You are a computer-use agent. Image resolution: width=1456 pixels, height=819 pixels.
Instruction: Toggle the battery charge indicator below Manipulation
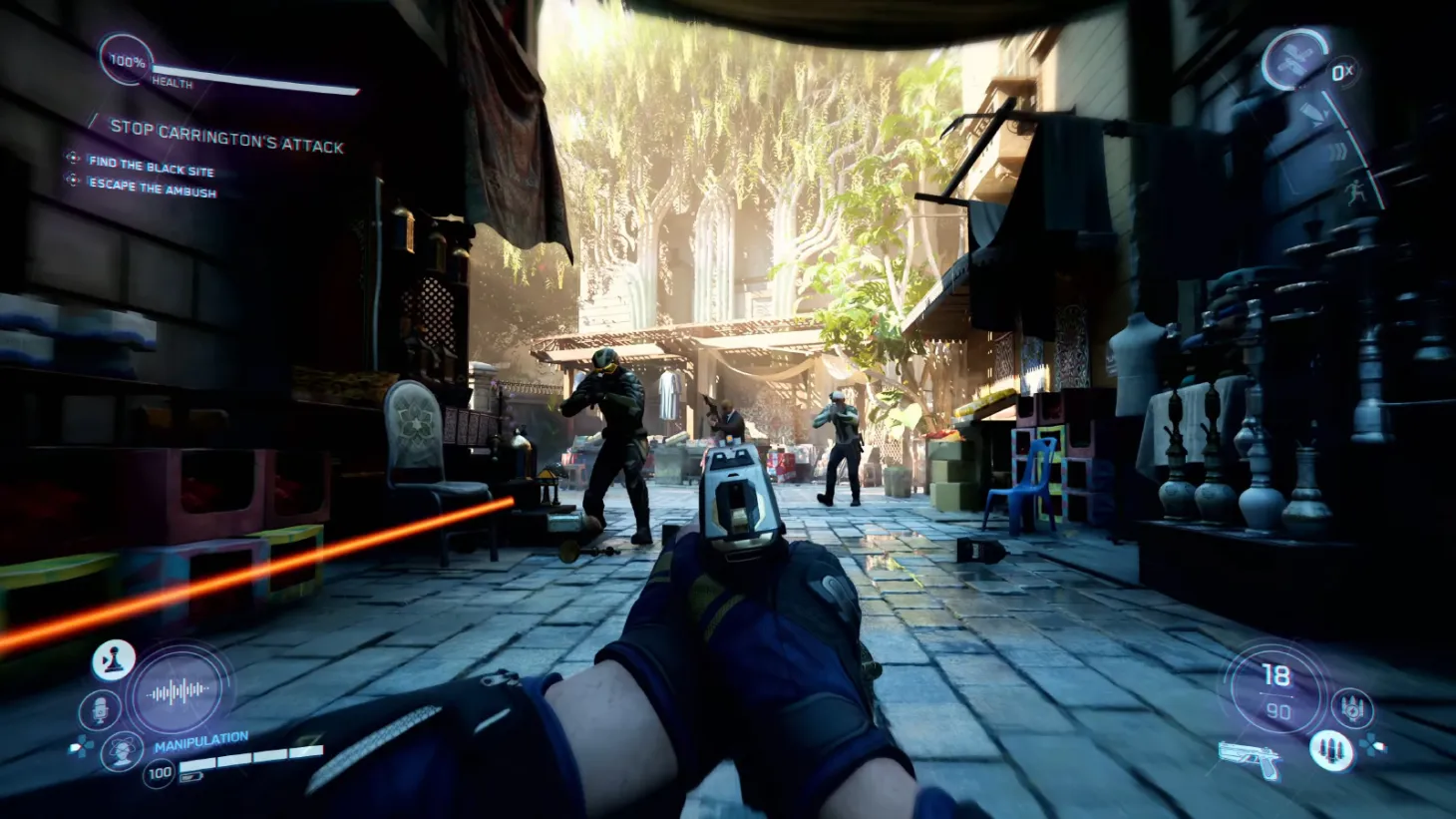(193, 776)
